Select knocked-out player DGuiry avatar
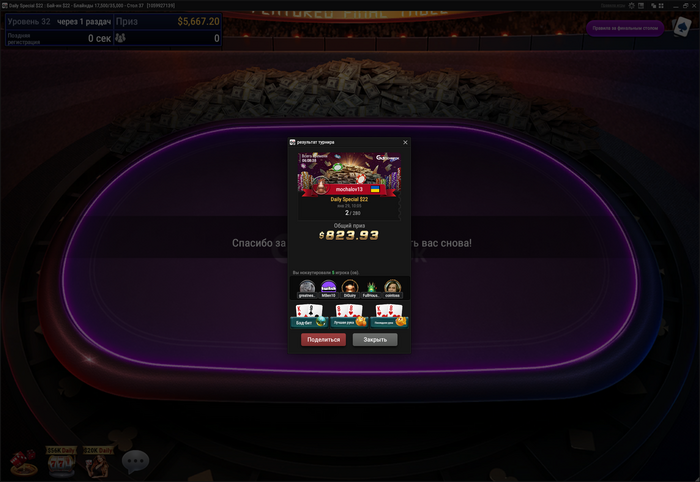This screenshot has width=700, height=482. point(349,288)
